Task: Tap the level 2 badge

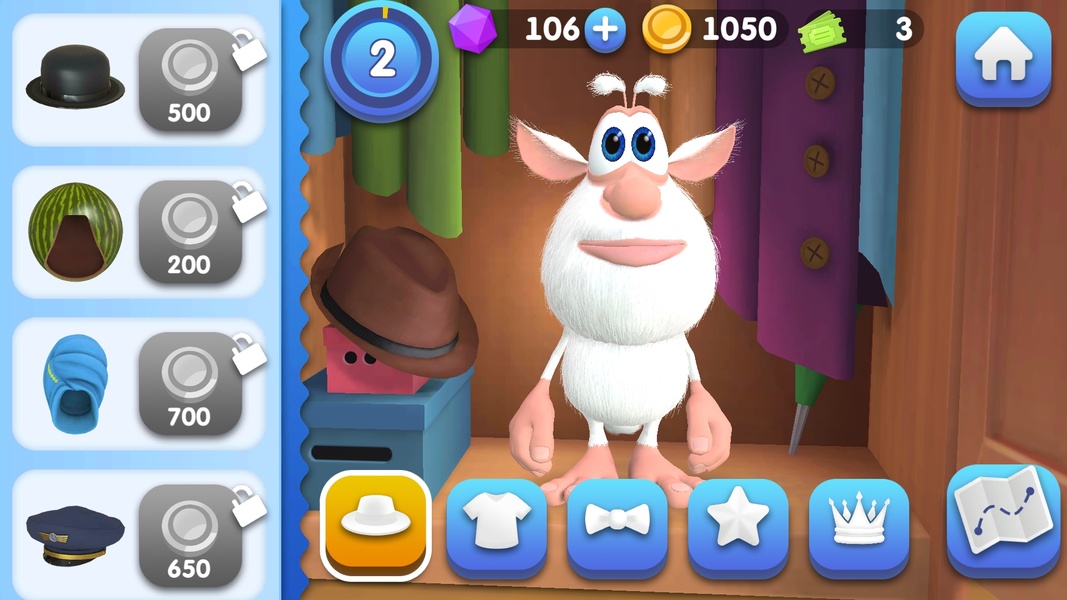Action: pyautogui.click(x=381, y=59)
